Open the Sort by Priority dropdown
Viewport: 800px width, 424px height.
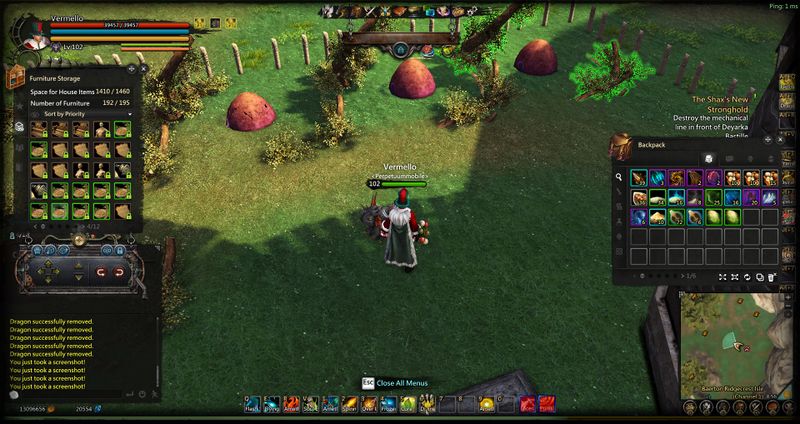coord(82,114)
